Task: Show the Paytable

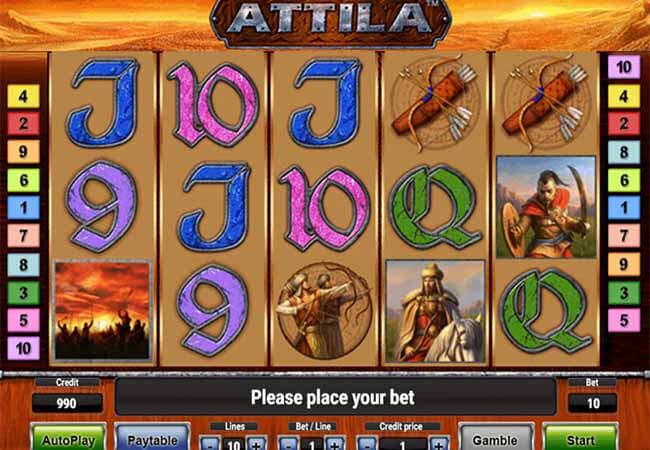Action: click(x=153, y=438)
